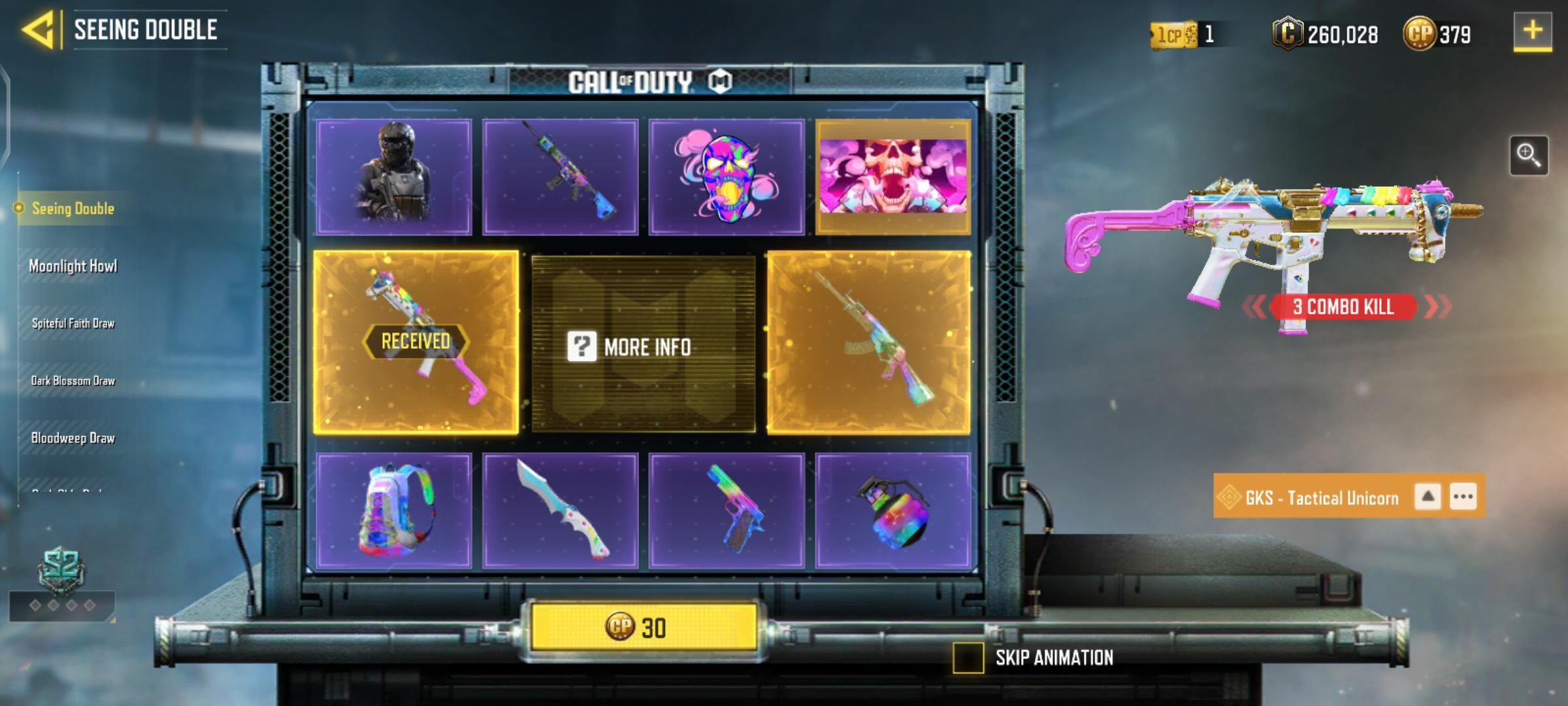Open the Spiteful Faith Draw
Viewport: 1568px width, 706px height.
(x=74, y=324)
